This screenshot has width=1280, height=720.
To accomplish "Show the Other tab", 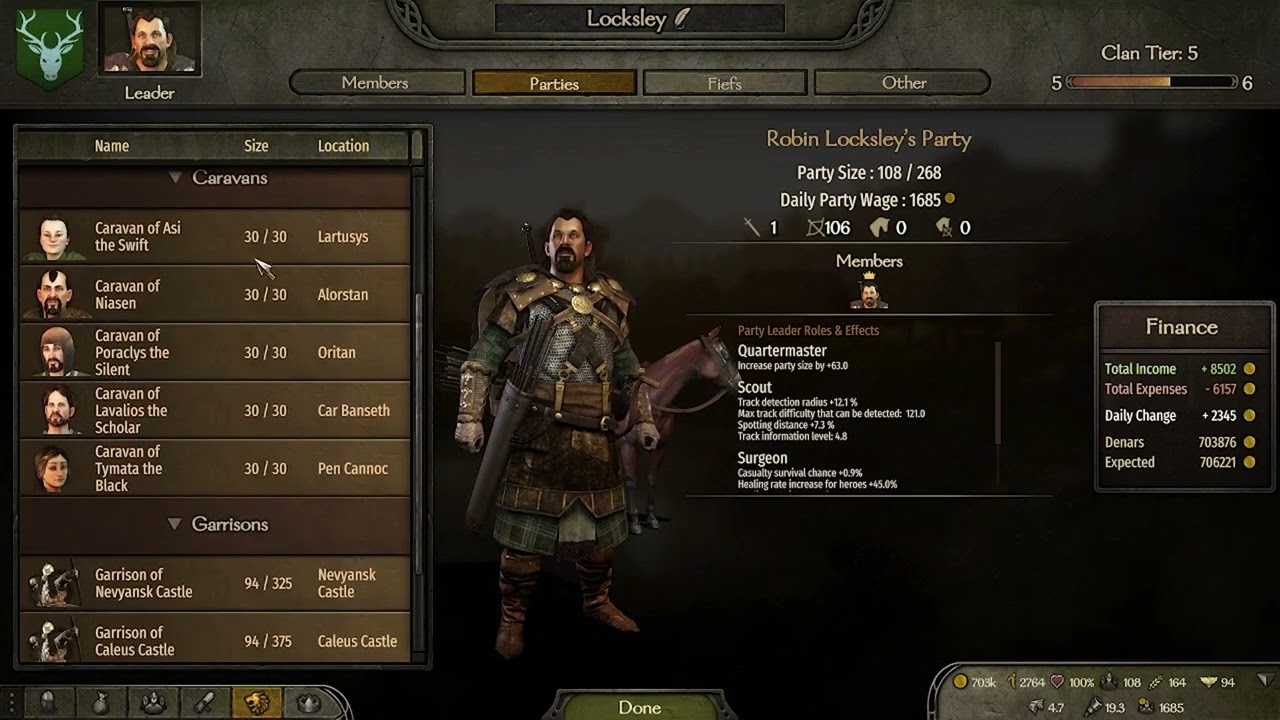I will tap(903, 83).
